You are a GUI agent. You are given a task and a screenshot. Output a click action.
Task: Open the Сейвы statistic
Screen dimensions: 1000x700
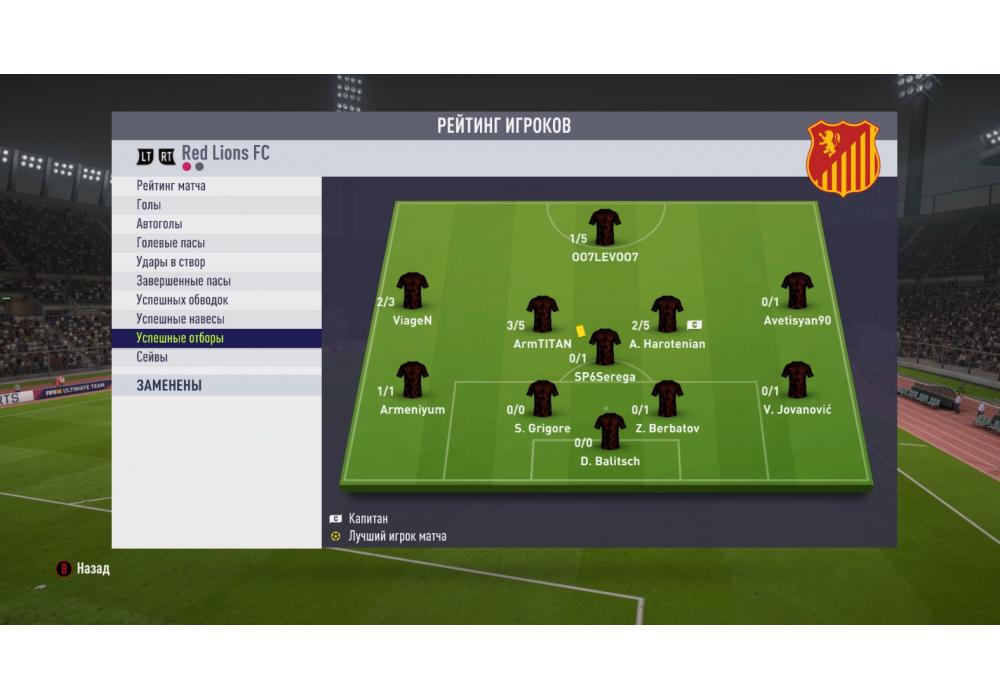[x=216, y=357]
